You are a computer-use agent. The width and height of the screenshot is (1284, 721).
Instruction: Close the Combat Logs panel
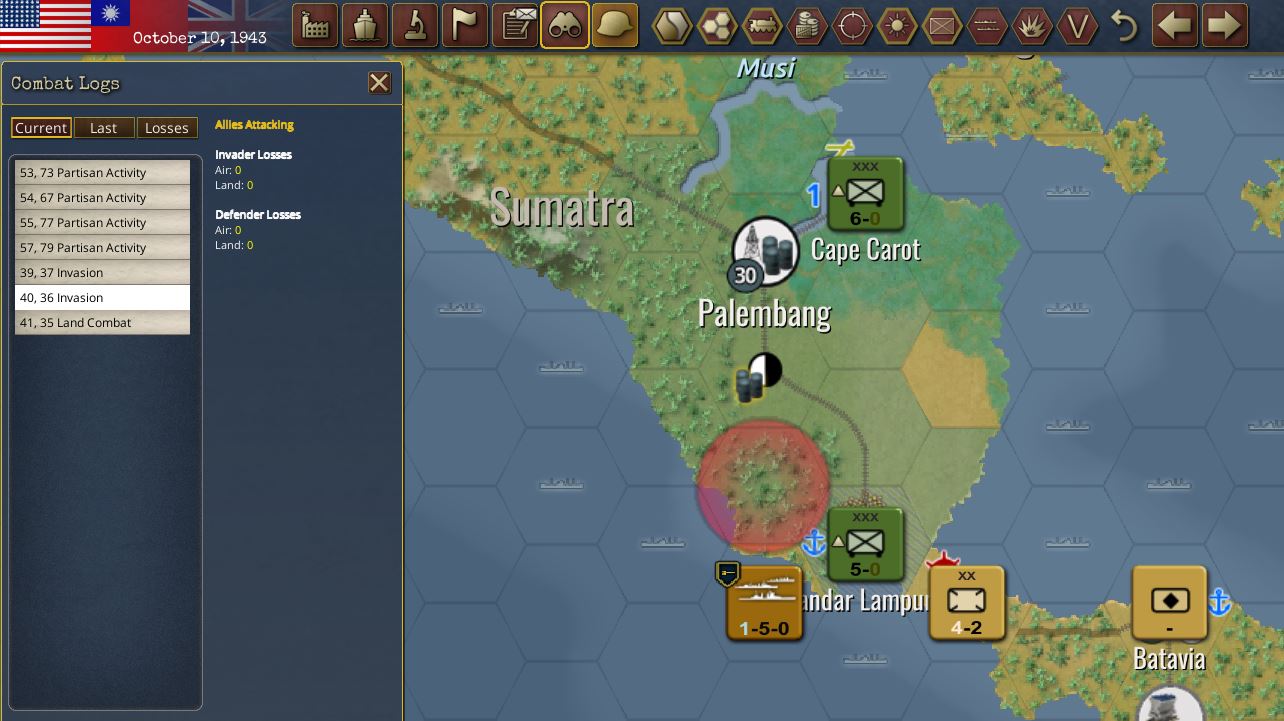point(379,83)
